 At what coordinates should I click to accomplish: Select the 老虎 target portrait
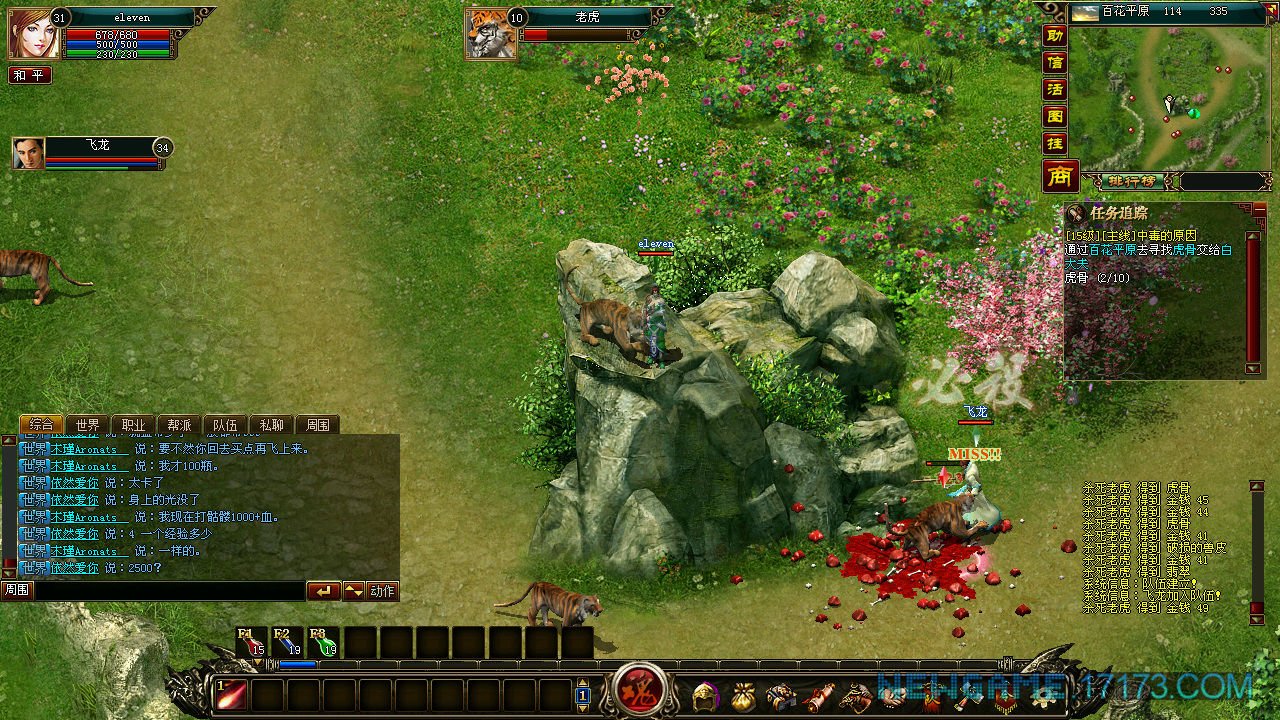tap(490, 33)
